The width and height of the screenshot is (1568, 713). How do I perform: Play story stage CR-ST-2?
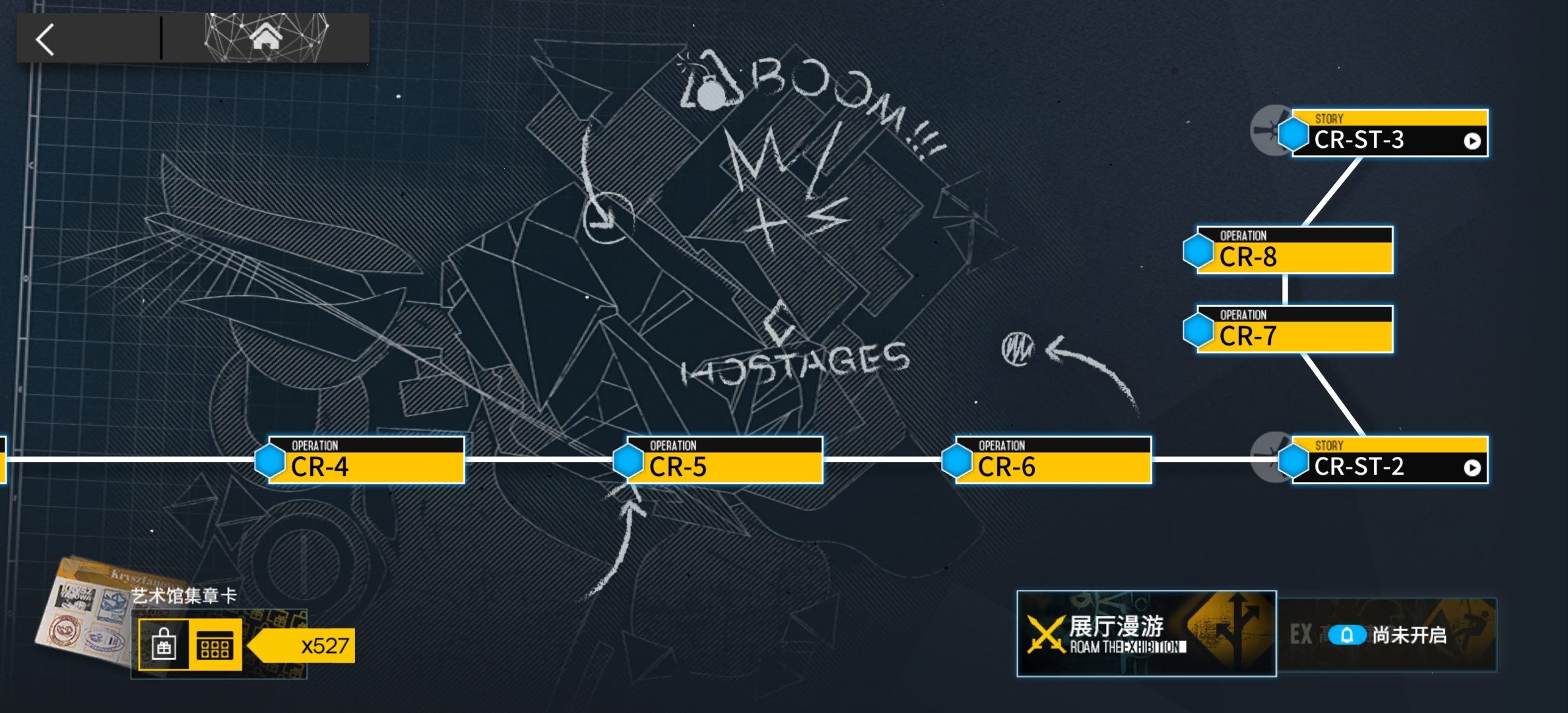(x=1389, y=460)
